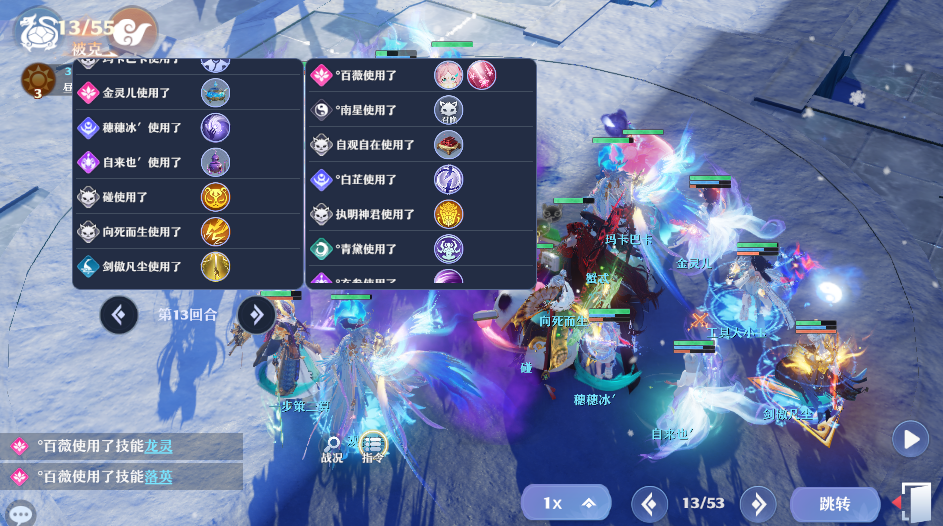Viewport: 943px width, 526px height.
Task: Select the 金灵儿使用了 log row
Action: [x=136, y=93]
